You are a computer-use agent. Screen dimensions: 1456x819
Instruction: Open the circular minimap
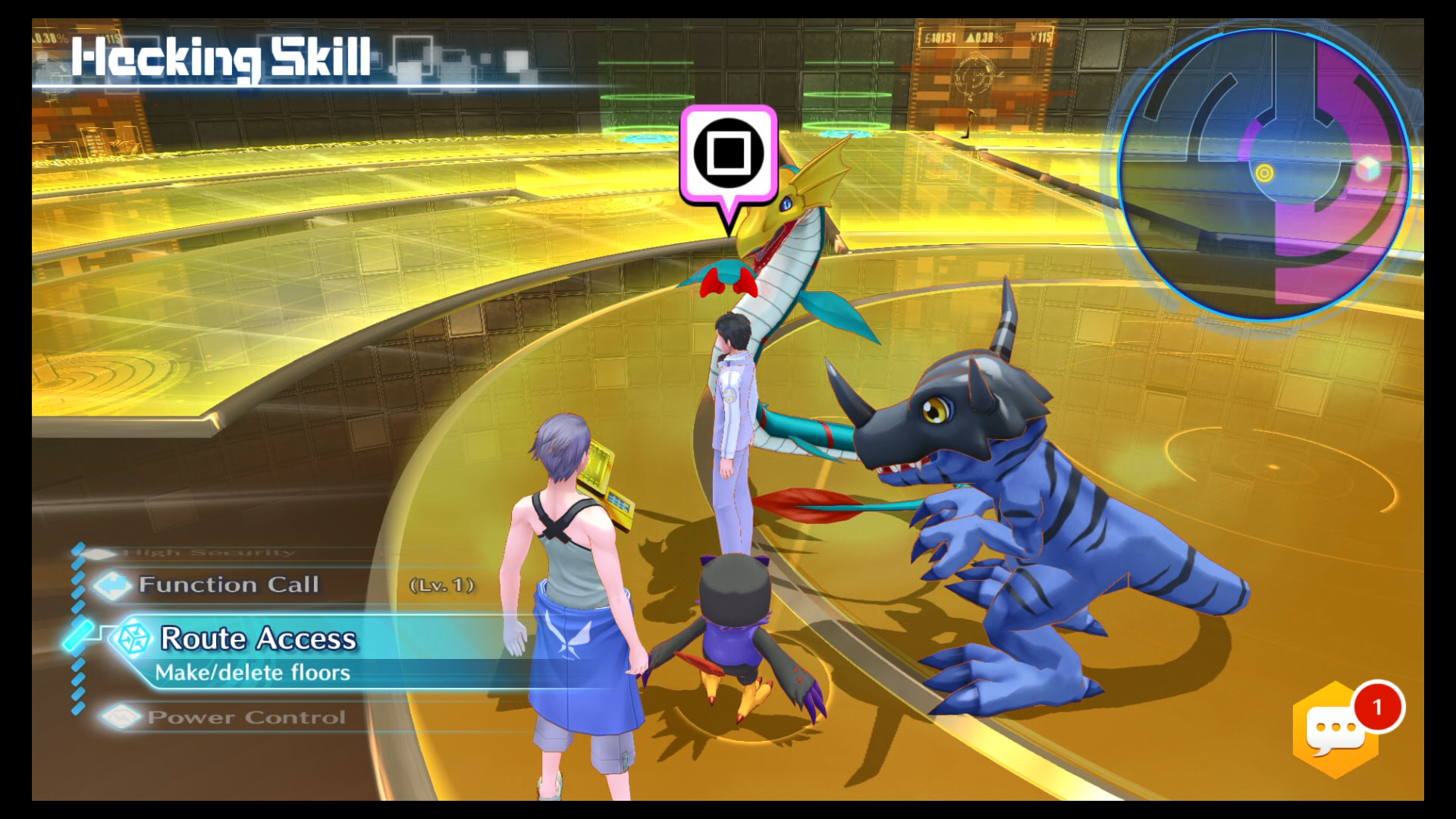point(1264,174)
